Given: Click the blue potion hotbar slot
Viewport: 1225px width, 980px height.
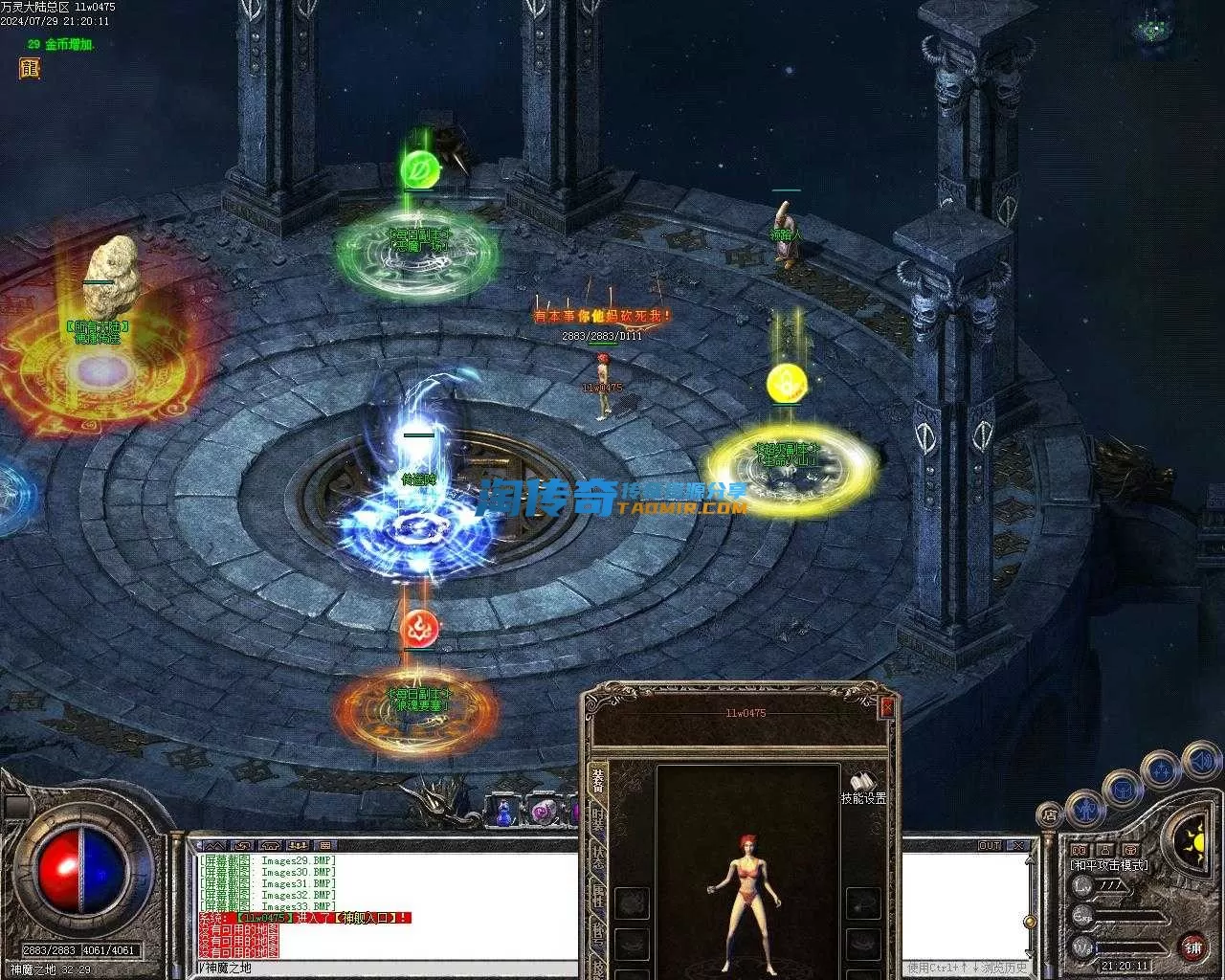Looking at the screenshot, I should coord(503,813).
